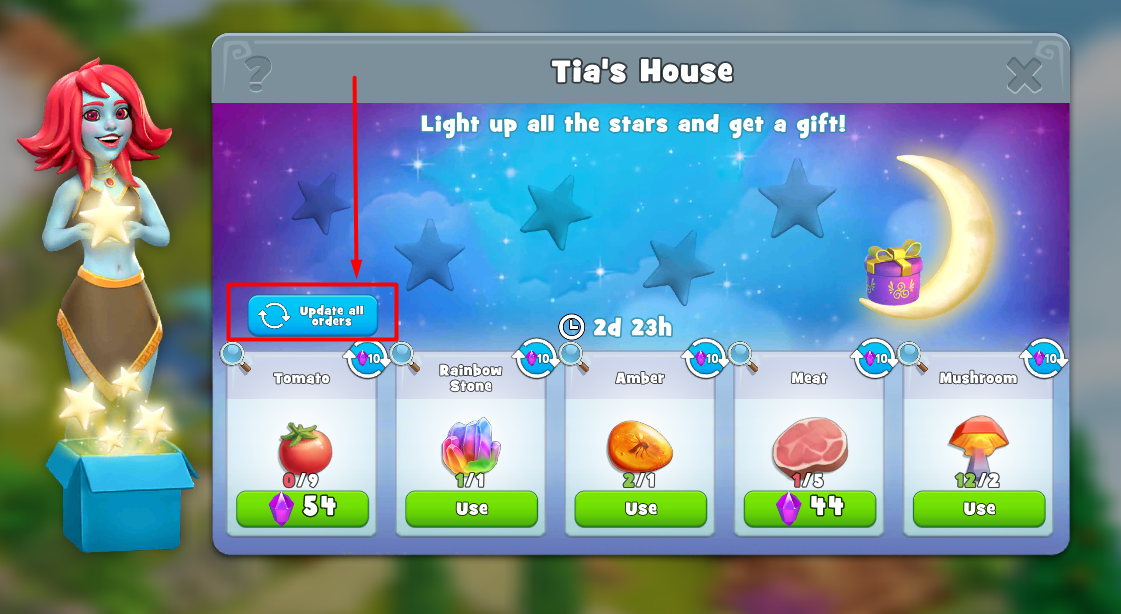
Task: Buy Tomato order for 54 gems
Action: click(302, 508)
